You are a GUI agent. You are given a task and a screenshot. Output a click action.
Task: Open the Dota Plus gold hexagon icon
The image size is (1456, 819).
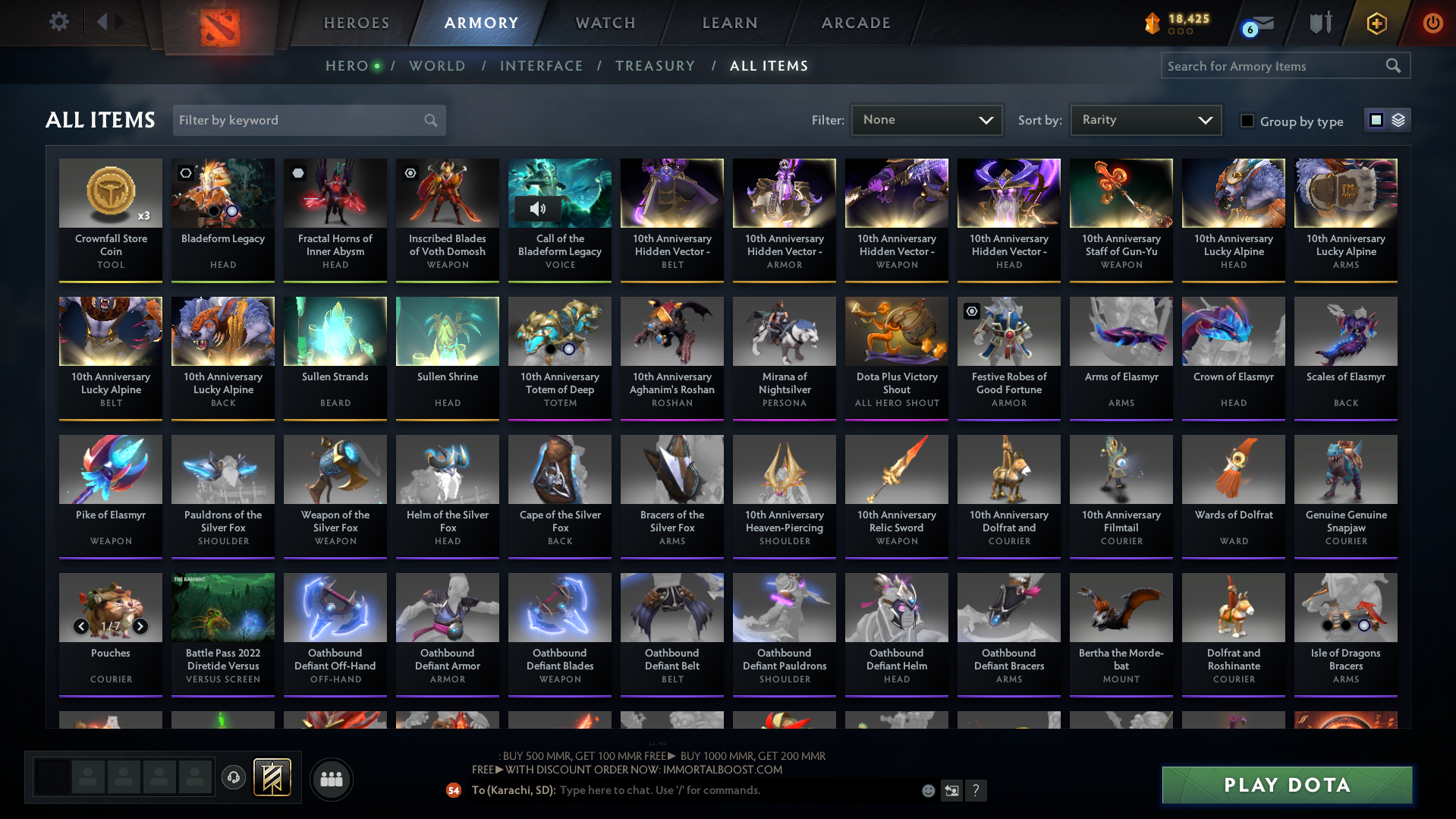[1376, 23]
